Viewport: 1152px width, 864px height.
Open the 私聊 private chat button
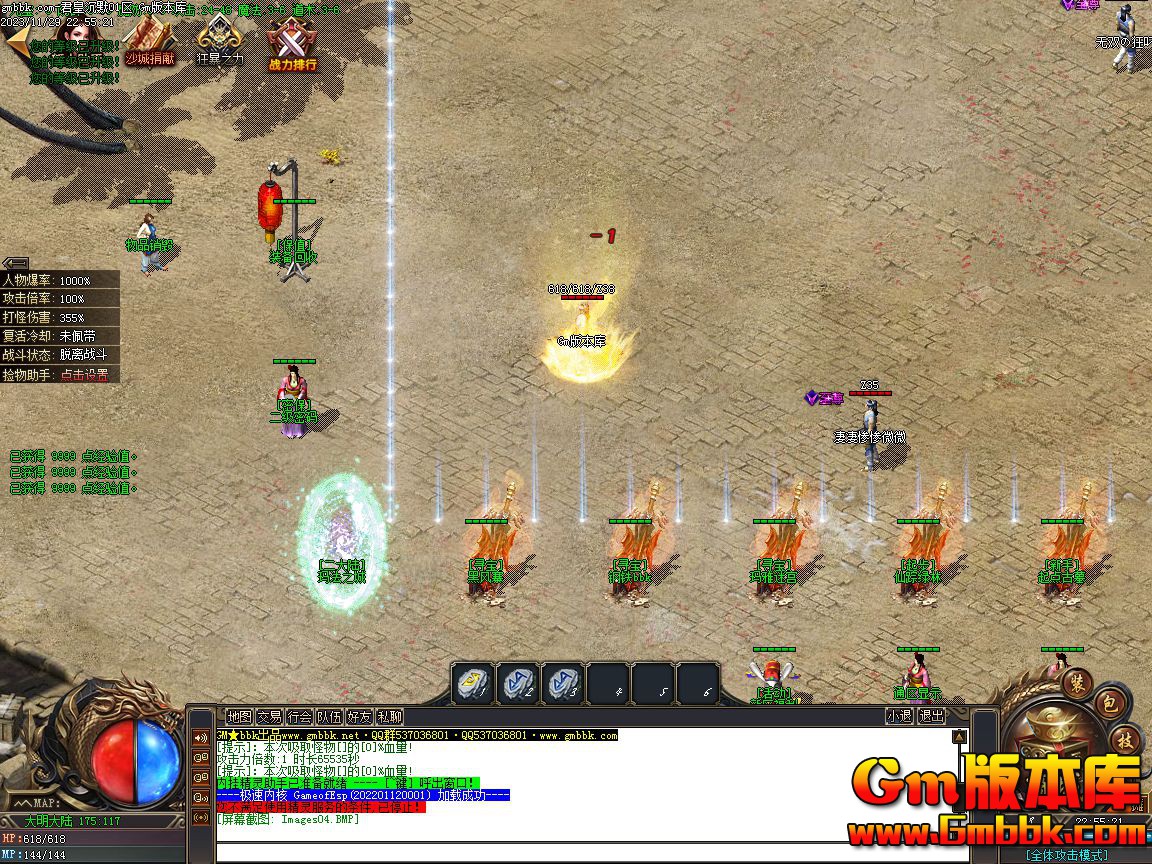[389, 716]
